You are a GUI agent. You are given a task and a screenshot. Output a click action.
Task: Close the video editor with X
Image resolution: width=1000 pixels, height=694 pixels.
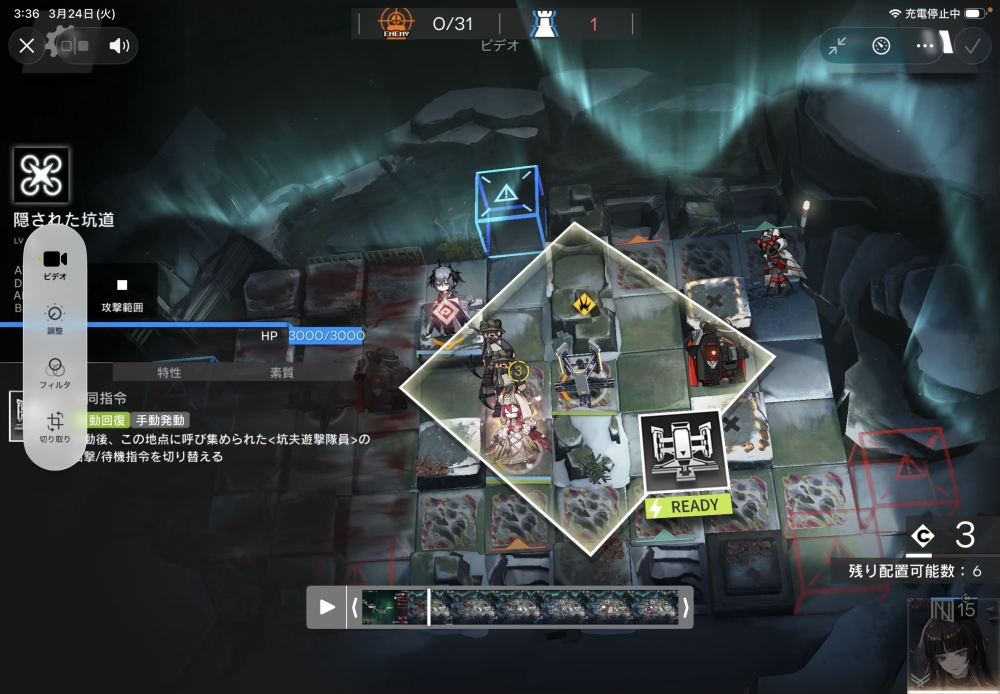point(27,45)
